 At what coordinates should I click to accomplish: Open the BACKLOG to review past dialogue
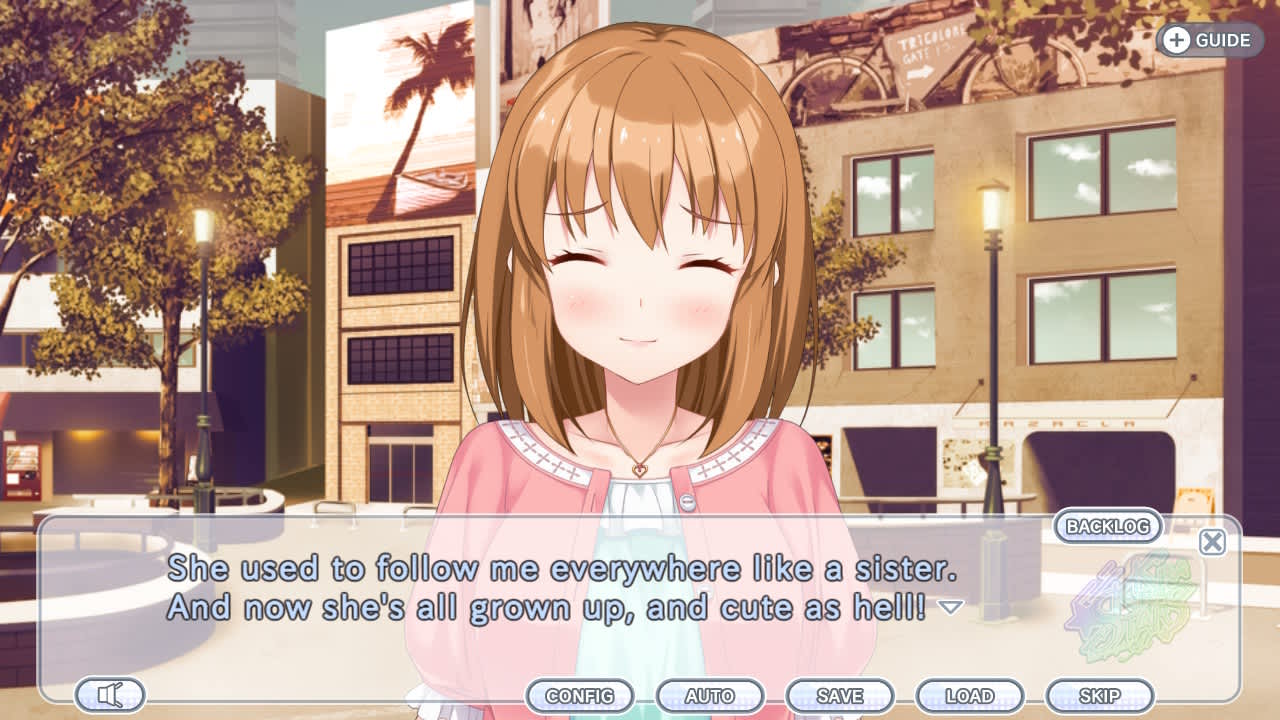point(1106,527)
